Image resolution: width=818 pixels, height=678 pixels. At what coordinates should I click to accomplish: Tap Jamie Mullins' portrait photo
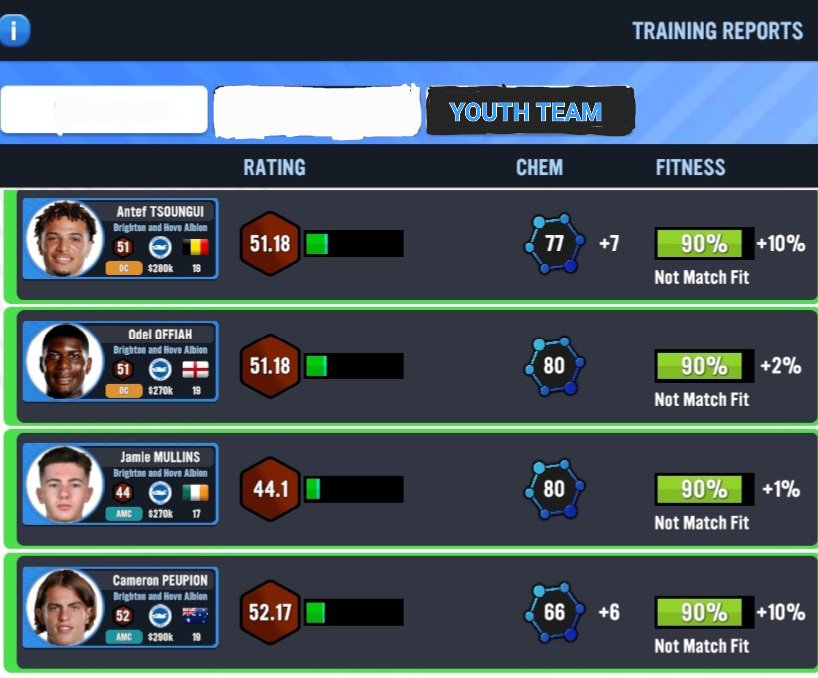[65, 486]
